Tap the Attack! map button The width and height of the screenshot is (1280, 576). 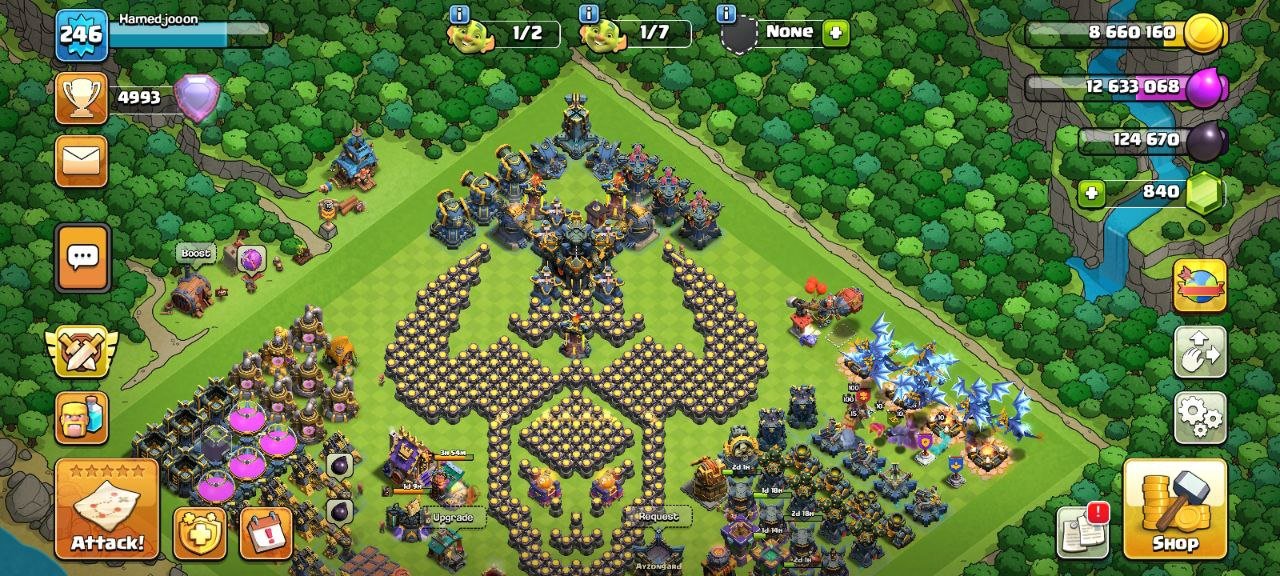(x=107, y=508)
